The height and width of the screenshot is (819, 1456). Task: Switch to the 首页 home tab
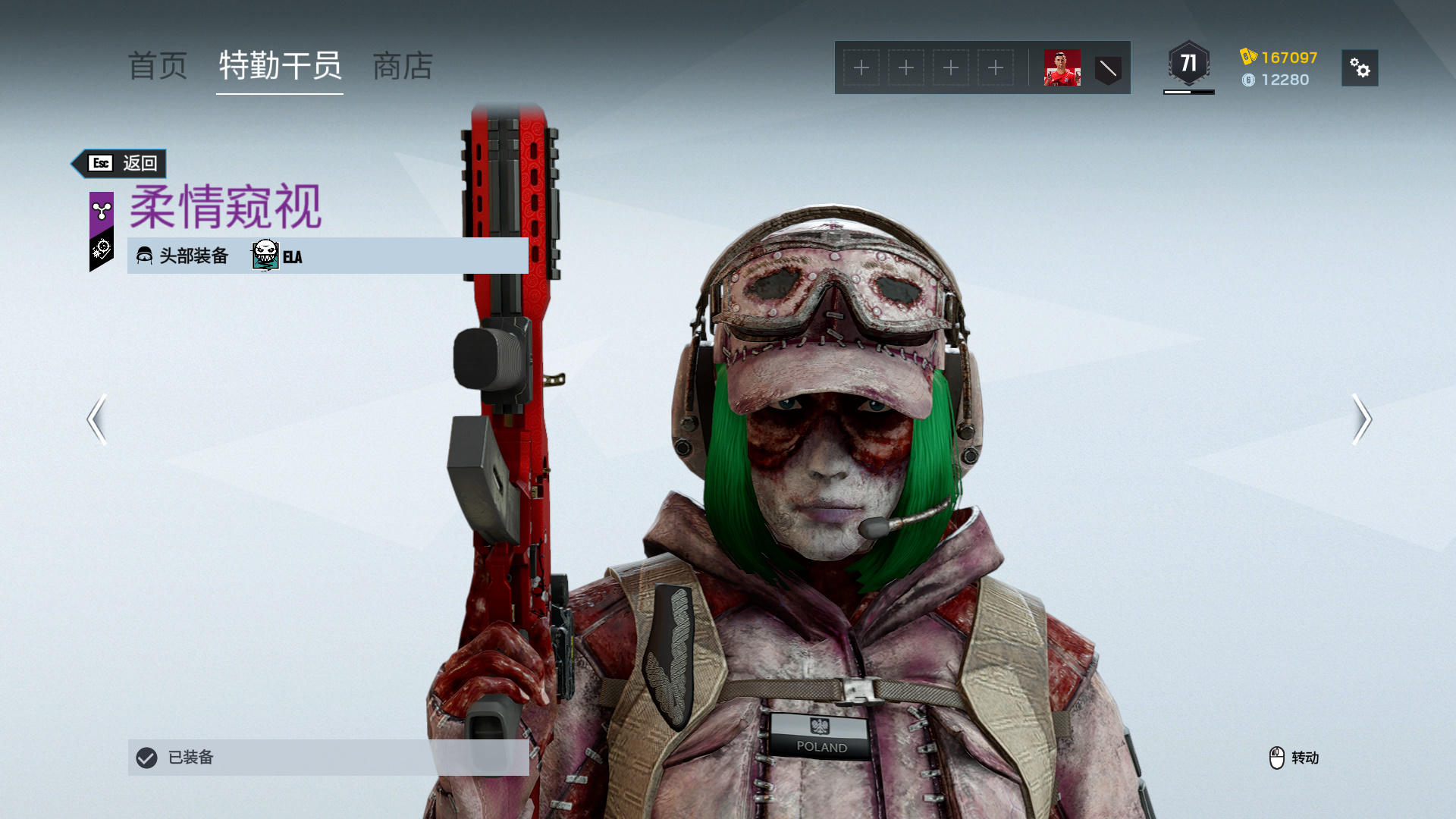(158, 67)
